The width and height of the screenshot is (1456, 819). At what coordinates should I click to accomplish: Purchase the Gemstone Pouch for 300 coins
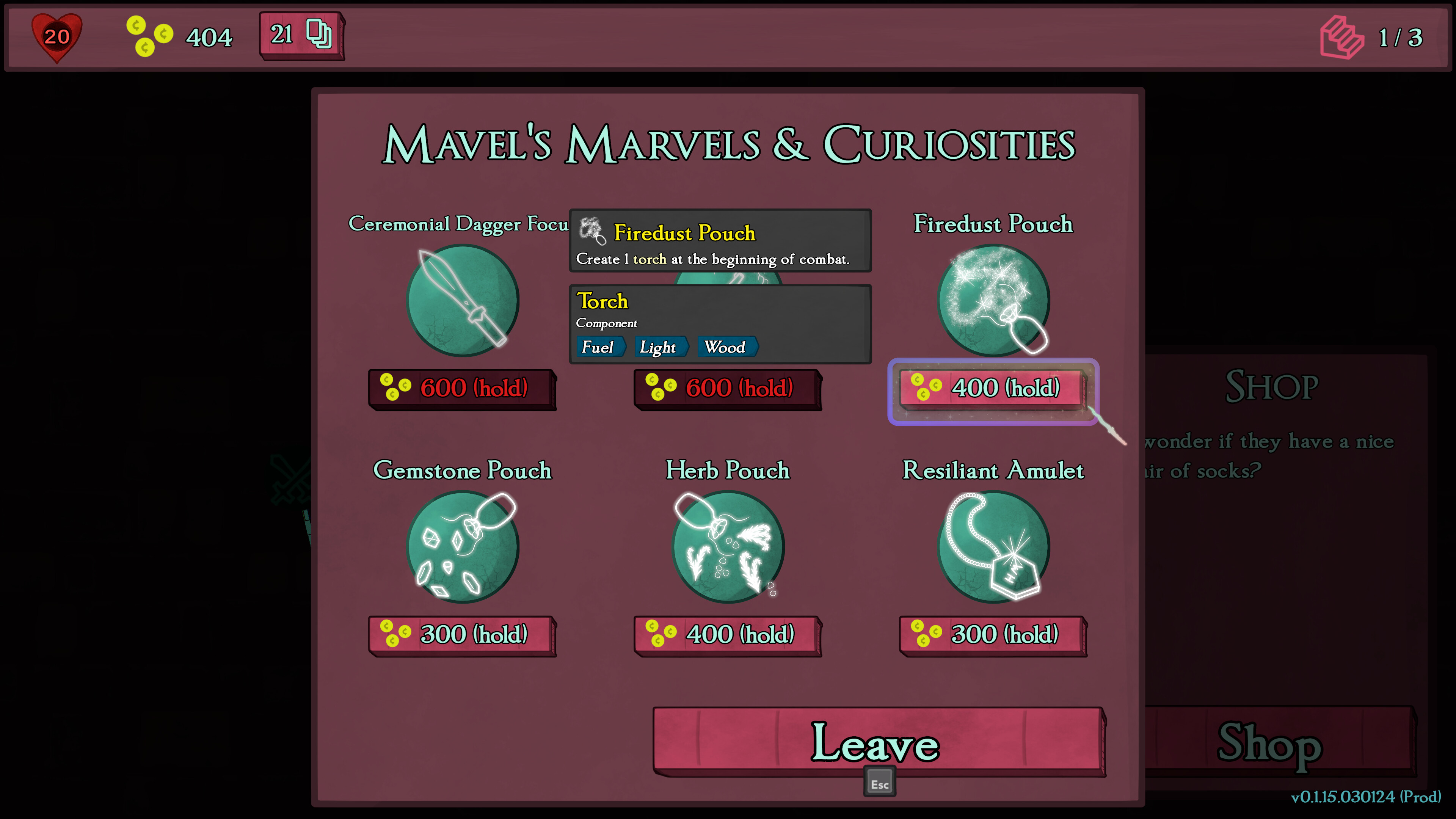tap(462, 634)
